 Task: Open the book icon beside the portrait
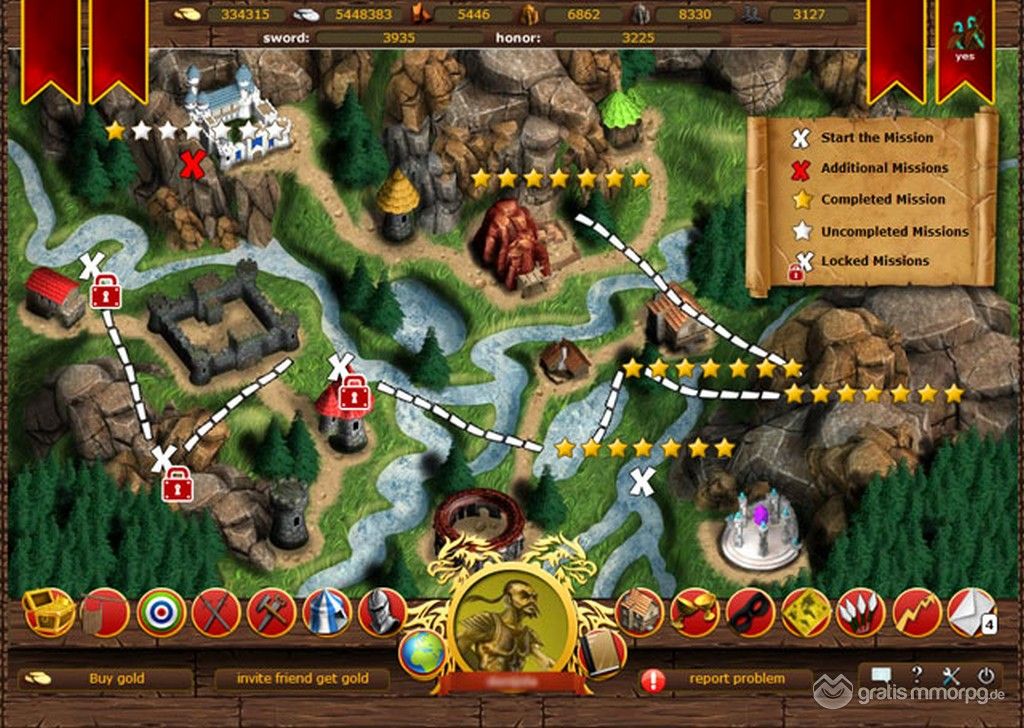pyautogui.click(x=602, y=652)
